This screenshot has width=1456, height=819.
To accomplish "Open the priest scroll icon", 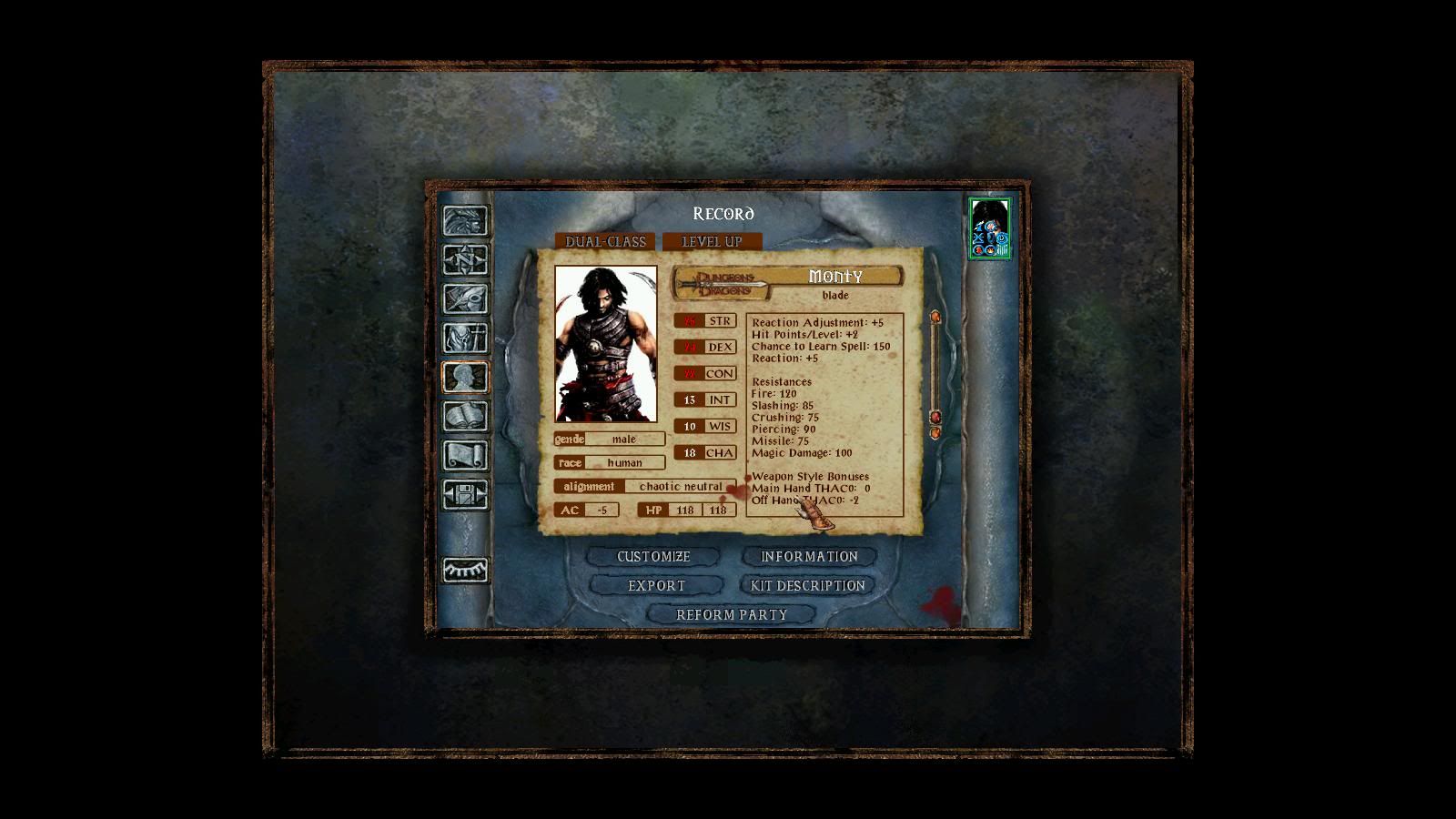I will 465,456.
